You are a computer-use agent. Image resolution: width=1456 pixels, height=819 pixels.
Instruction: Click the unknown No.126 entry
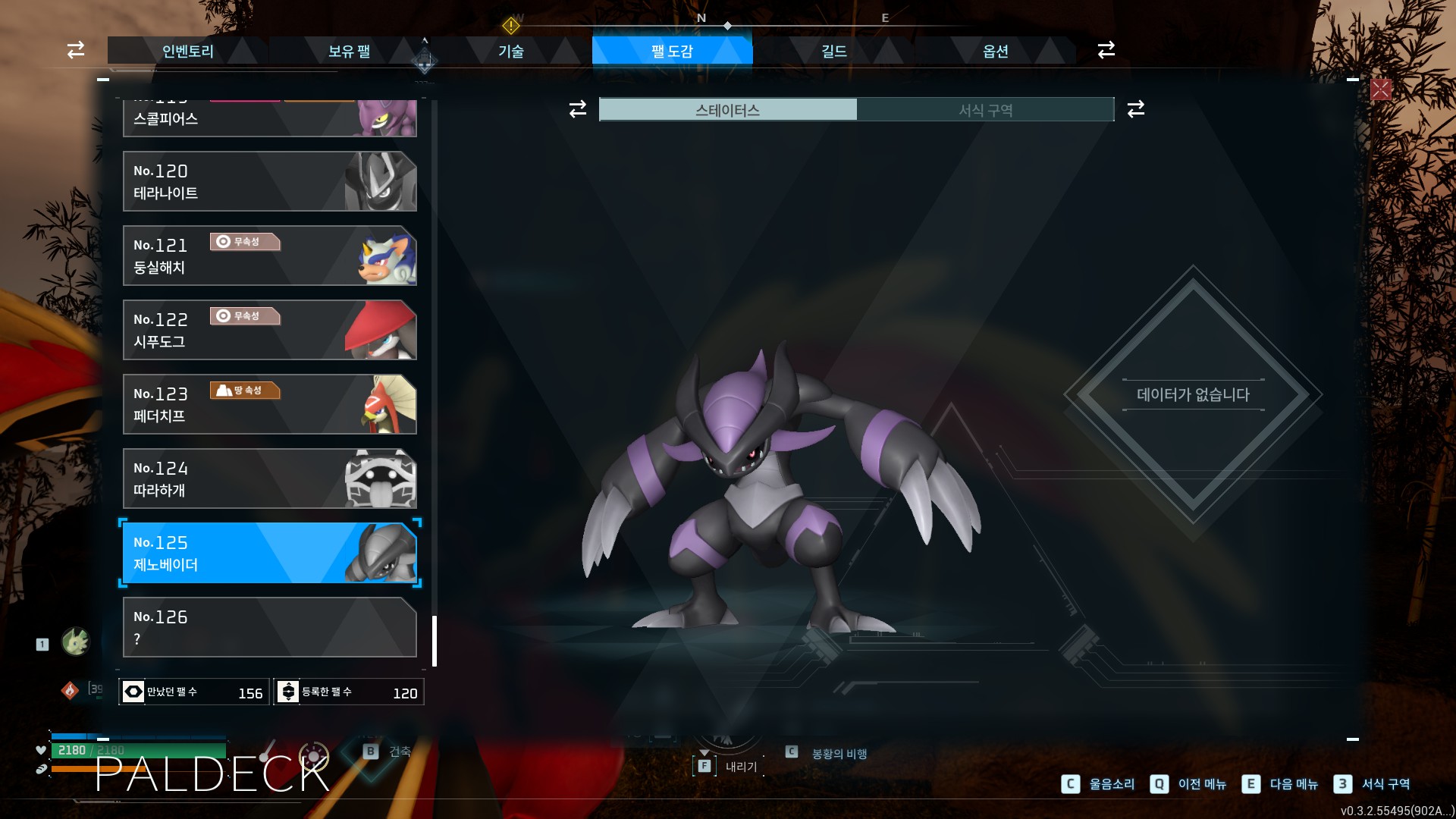tap(269, 627)
